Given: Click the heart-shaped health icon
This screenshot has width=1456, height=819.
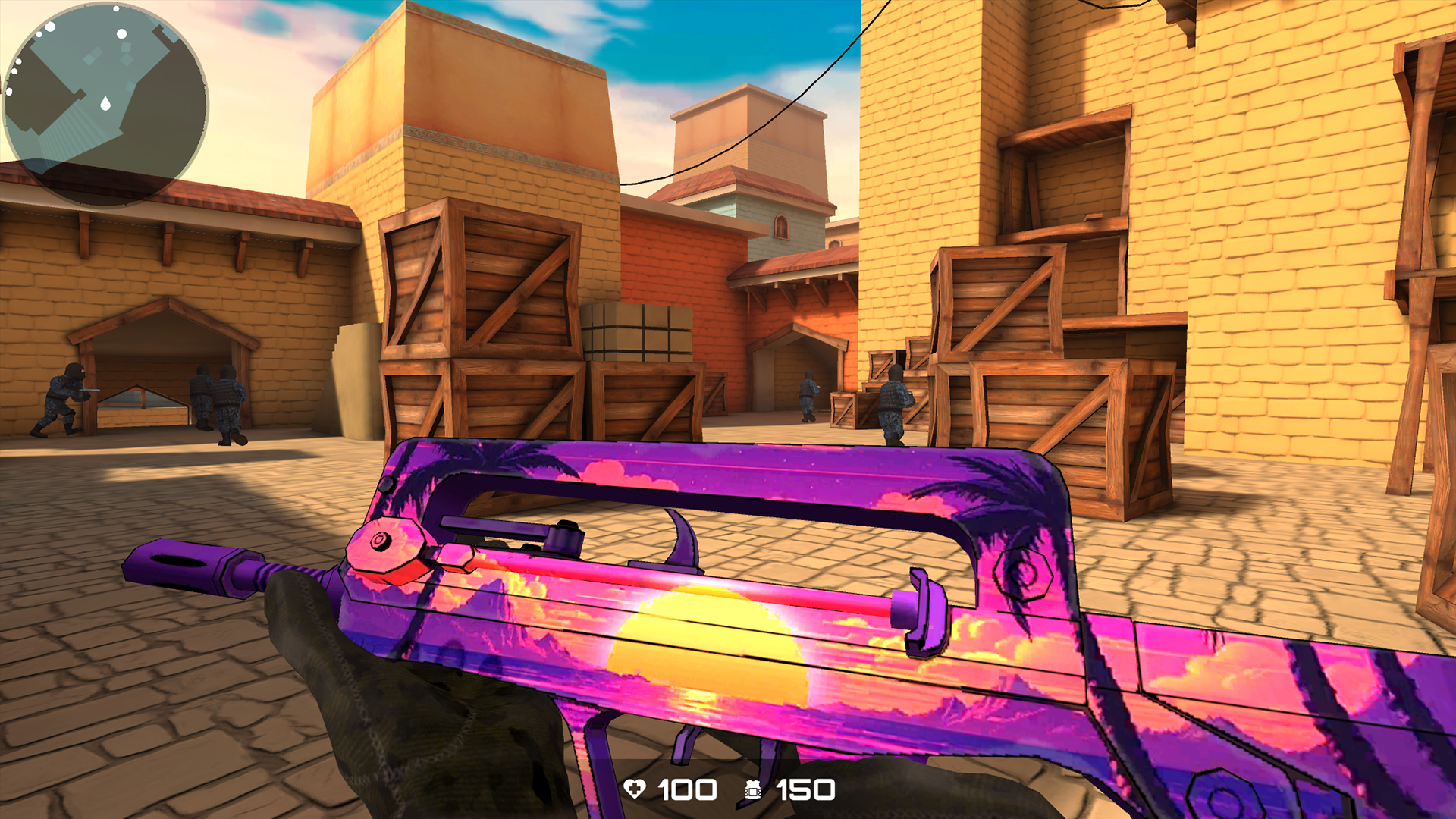Looking at the screenshot, I should point(637,790).
